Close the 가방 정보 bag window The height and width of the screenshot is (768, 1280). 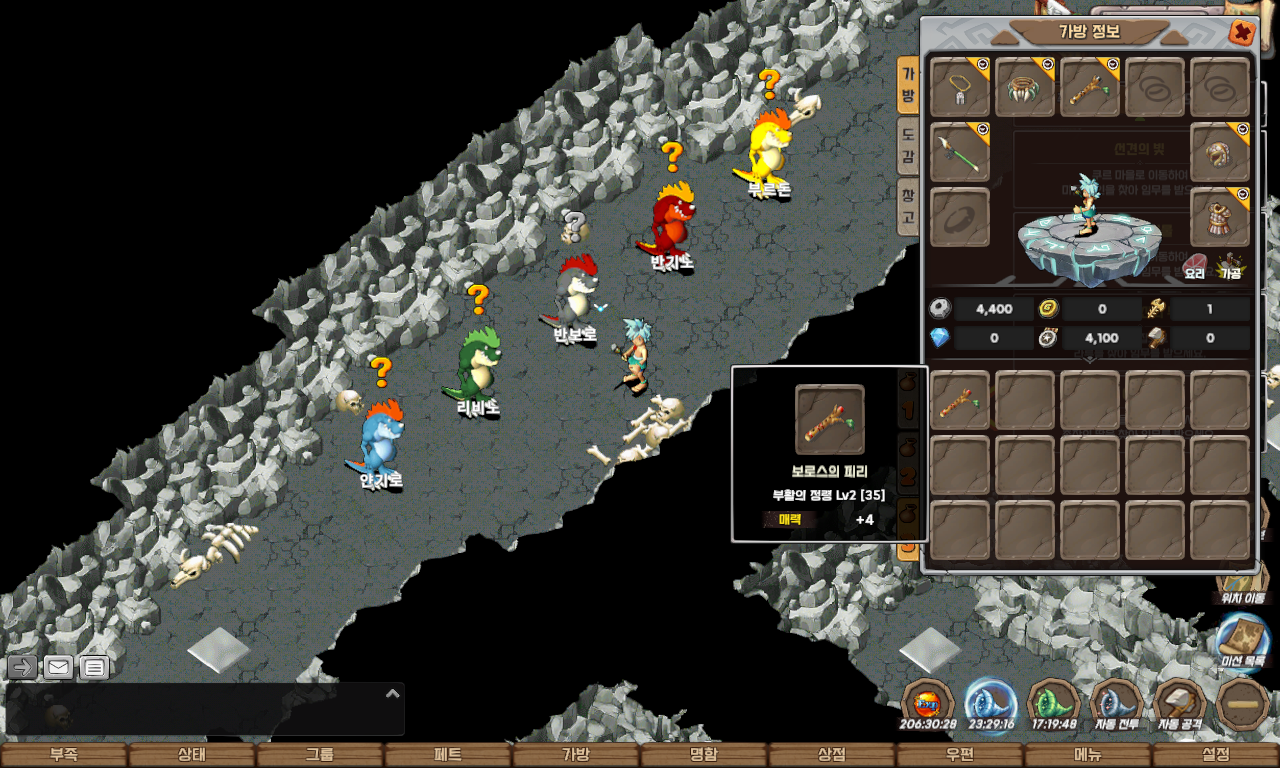tap(1242, 33)
